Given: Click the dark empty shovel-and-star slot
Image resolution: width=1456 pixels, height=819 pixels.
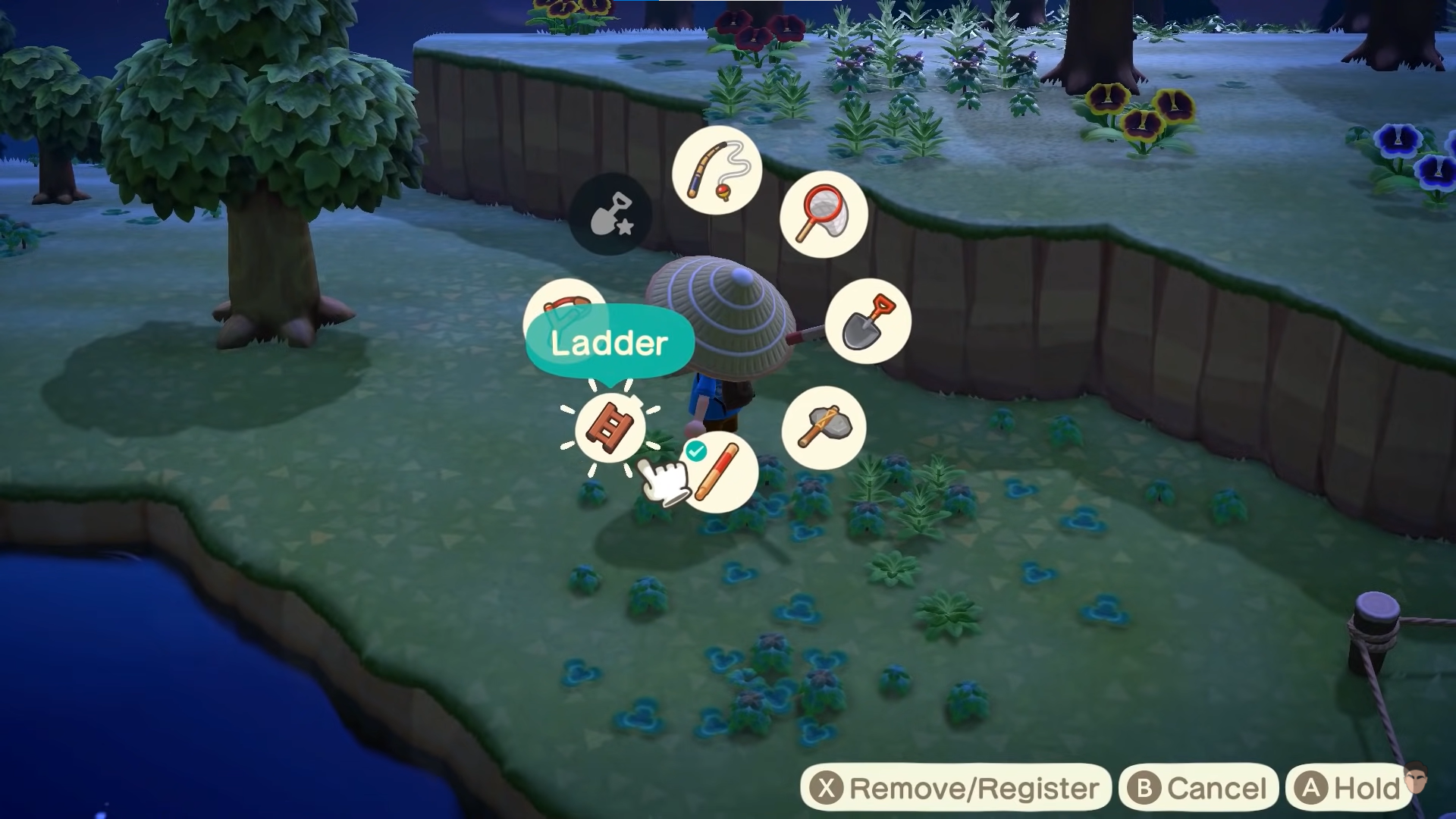Looking at the screenshot, I should tap(610, 214).
